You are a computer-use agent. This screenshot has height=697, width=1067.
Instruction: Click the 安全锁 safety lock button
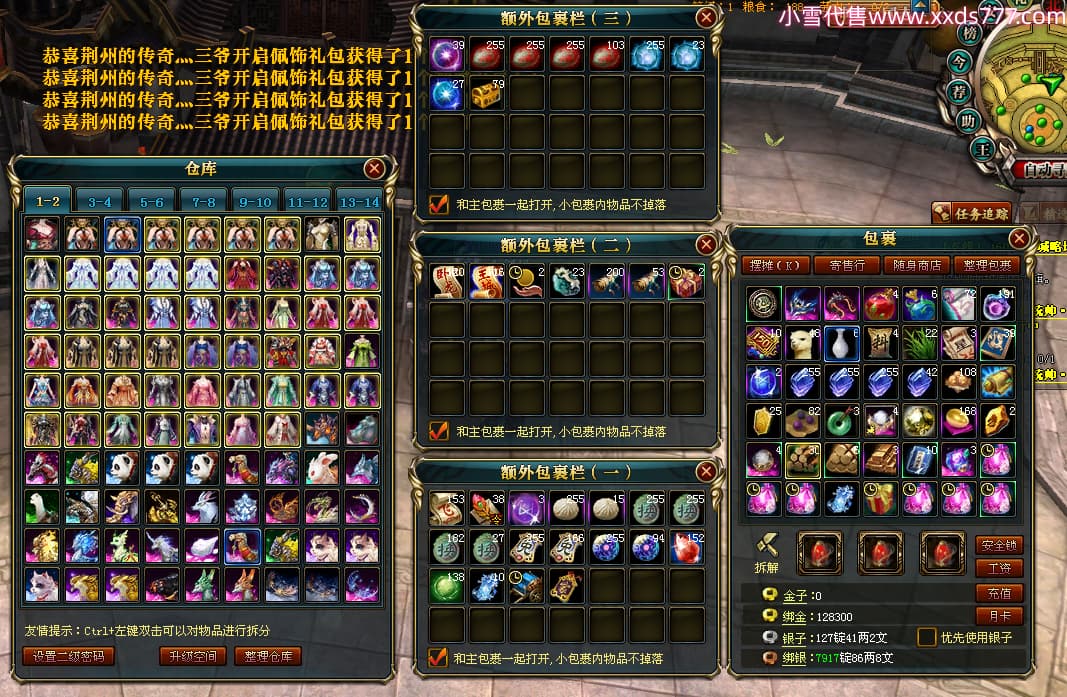(999, 545)
